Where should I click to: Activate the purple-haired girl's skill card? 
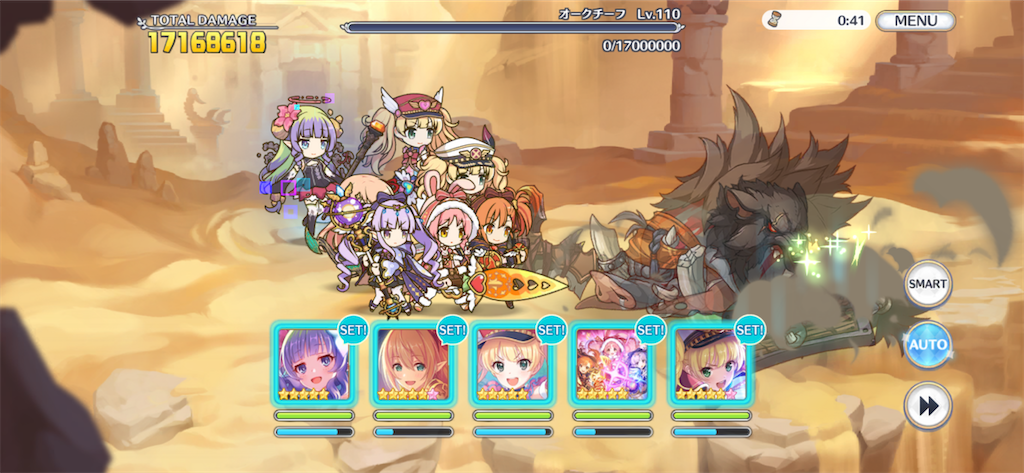pos(312,364)
